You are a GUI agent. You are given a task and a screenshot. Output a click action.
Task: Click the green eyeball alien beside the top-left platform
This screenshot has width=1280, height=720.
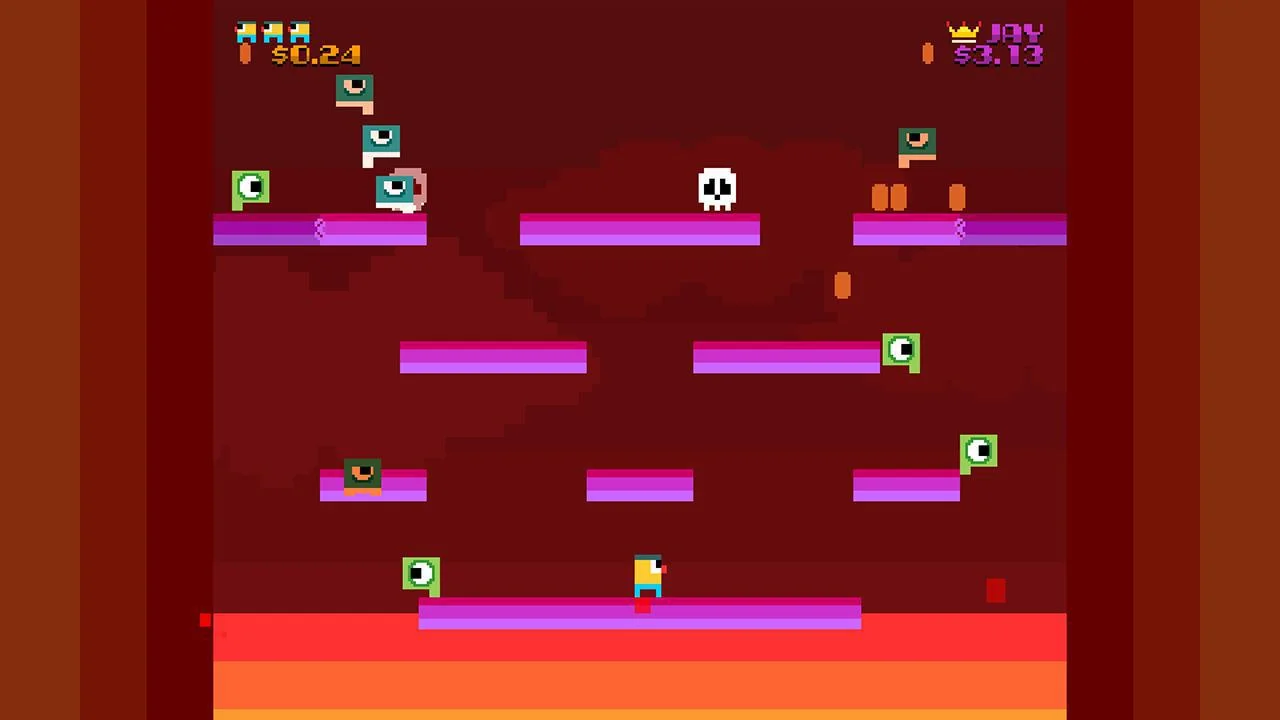click(250, 187)
